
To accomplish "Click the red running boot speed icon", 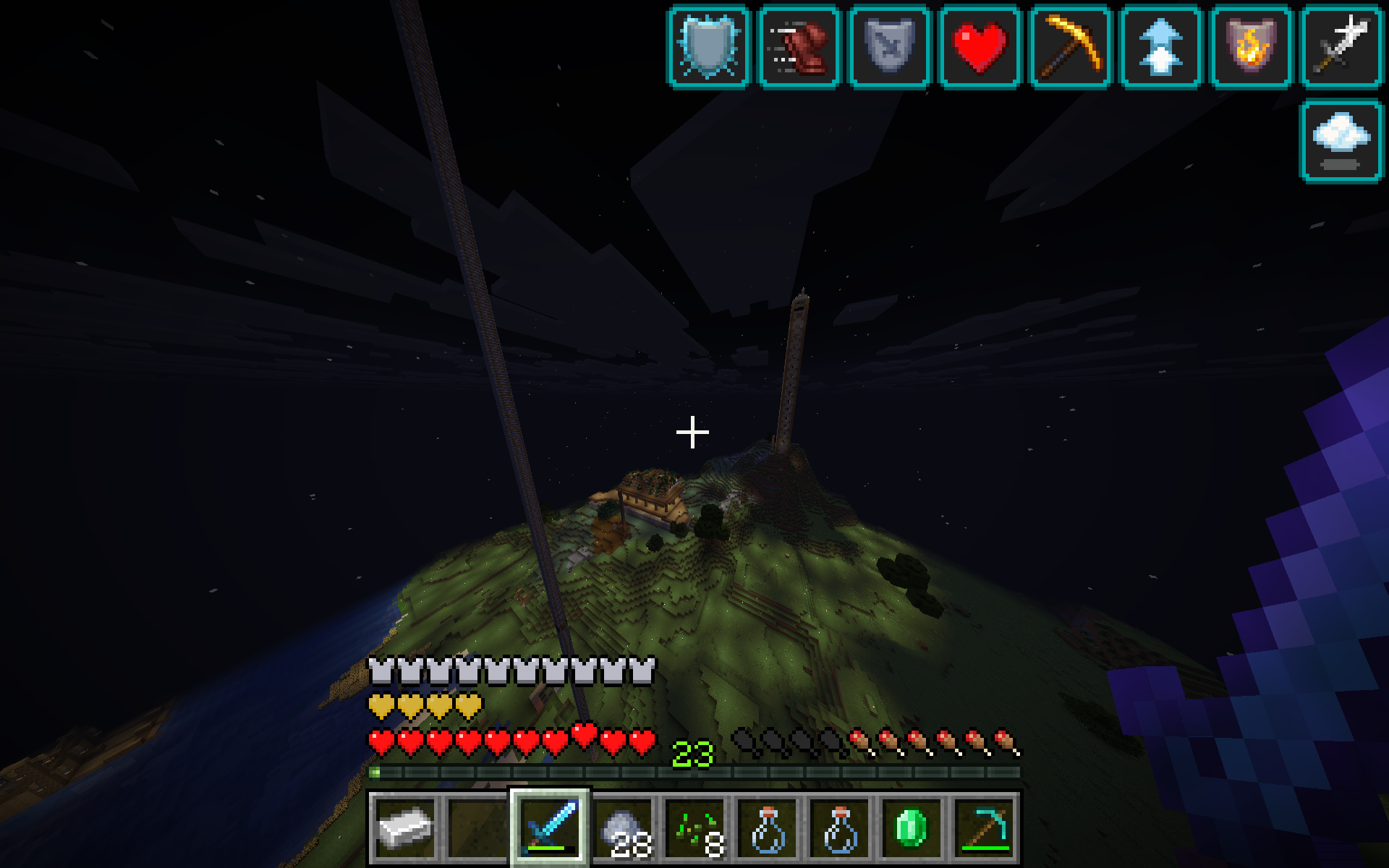I will pos(799,47).
